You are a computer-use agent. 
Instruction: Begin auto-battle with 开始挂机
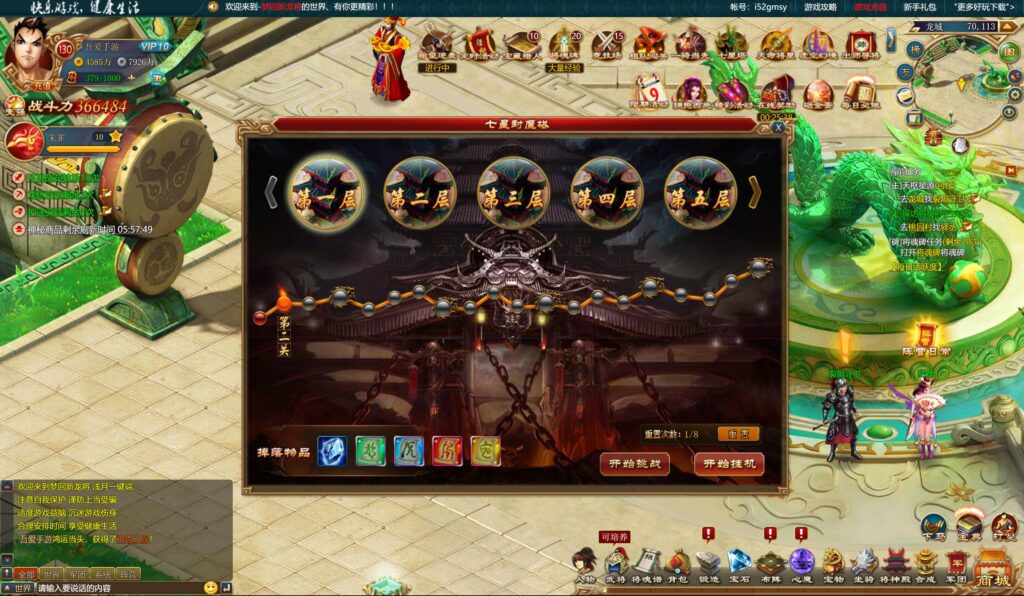(x=728, y=464)
